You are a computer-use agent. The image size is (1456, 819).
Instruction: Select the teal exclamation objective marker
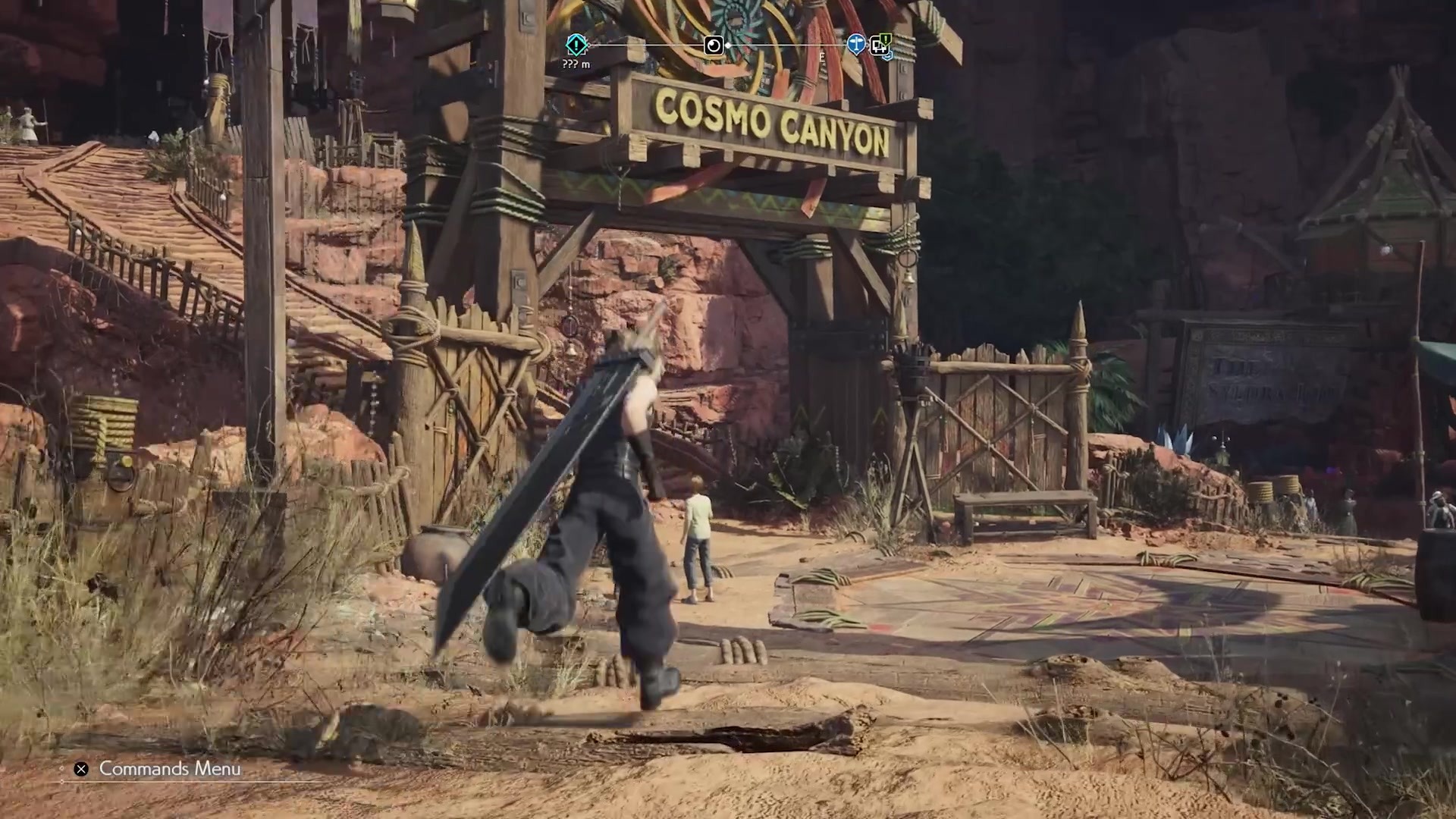point(576,45)
